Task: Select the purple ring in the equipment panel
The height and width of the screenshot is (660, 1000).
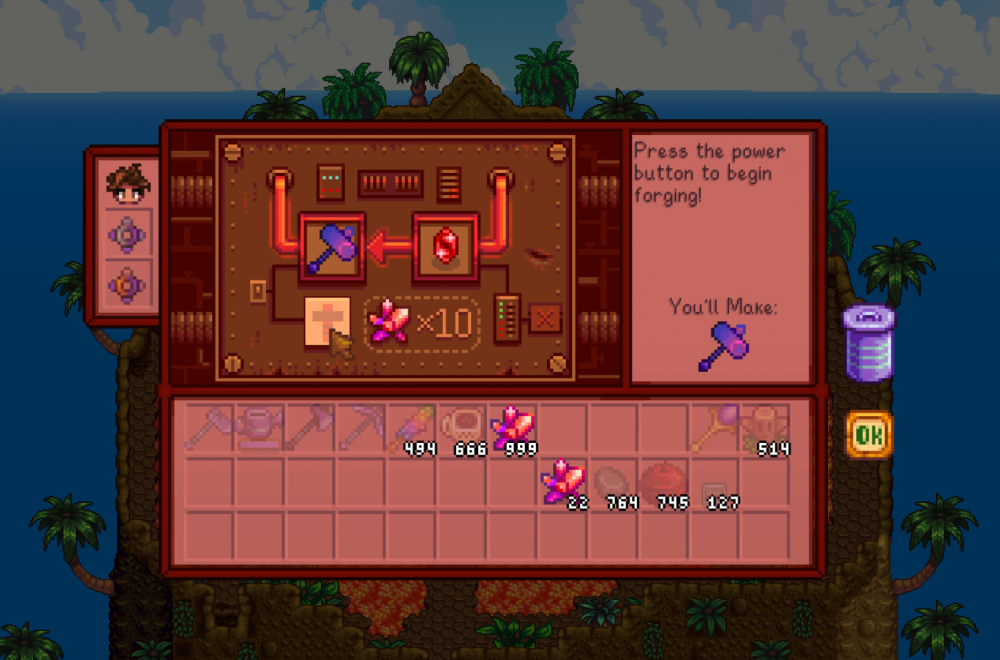Action: [129, 236]
